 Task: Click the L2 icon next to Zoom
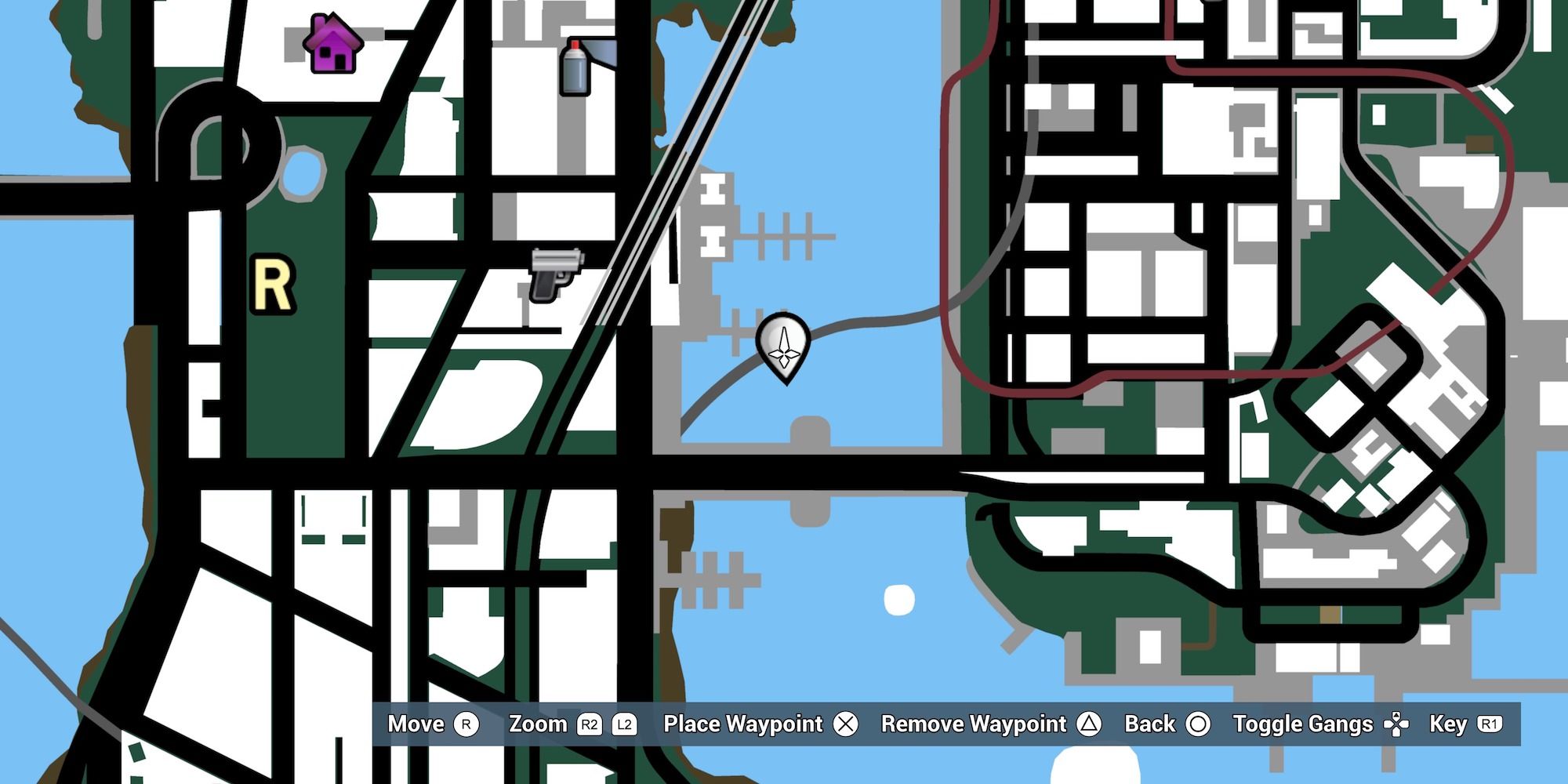pos(624,724)
